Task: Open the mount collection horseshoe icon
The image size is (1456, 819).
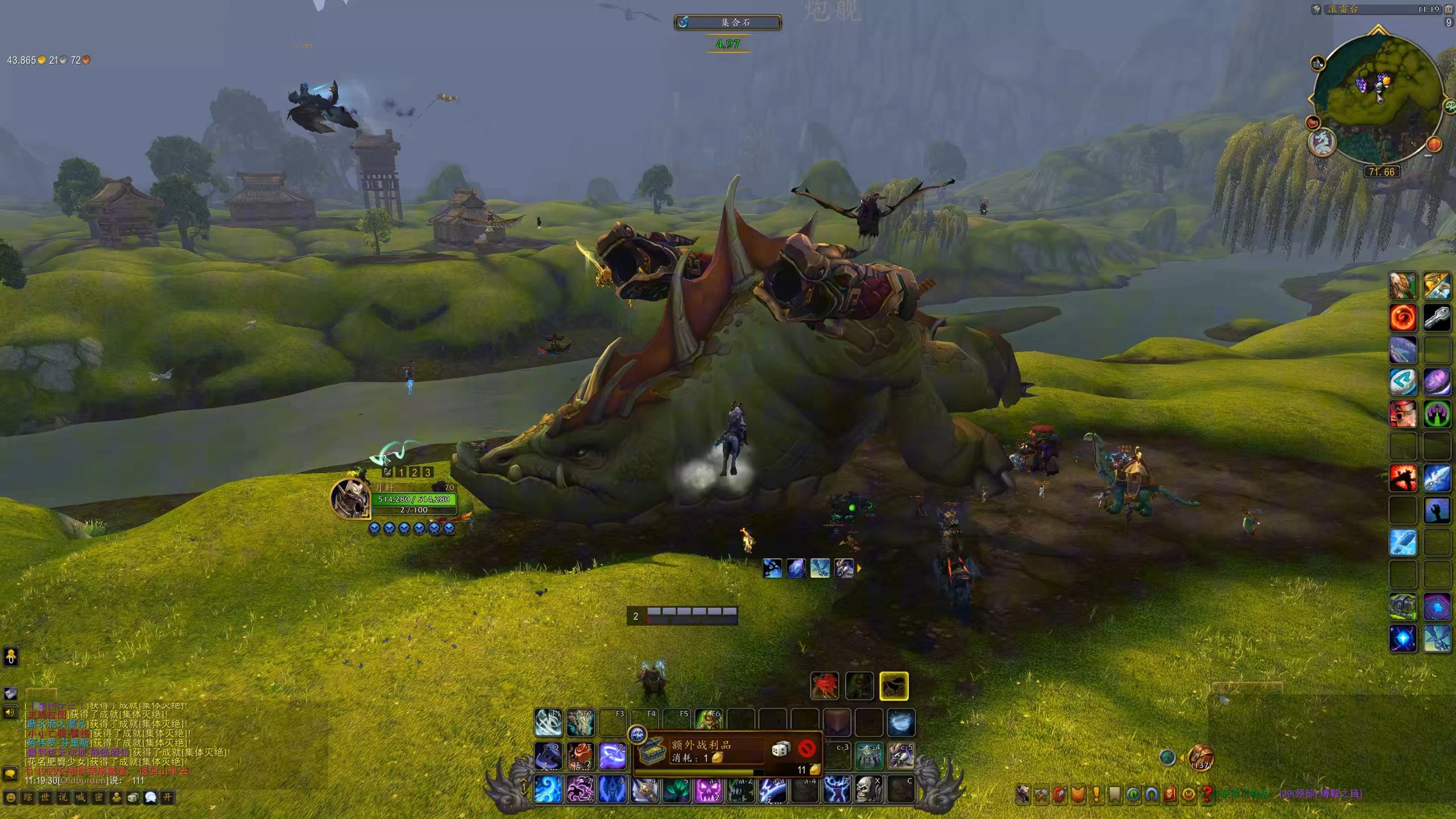Action: (1152, 795)
